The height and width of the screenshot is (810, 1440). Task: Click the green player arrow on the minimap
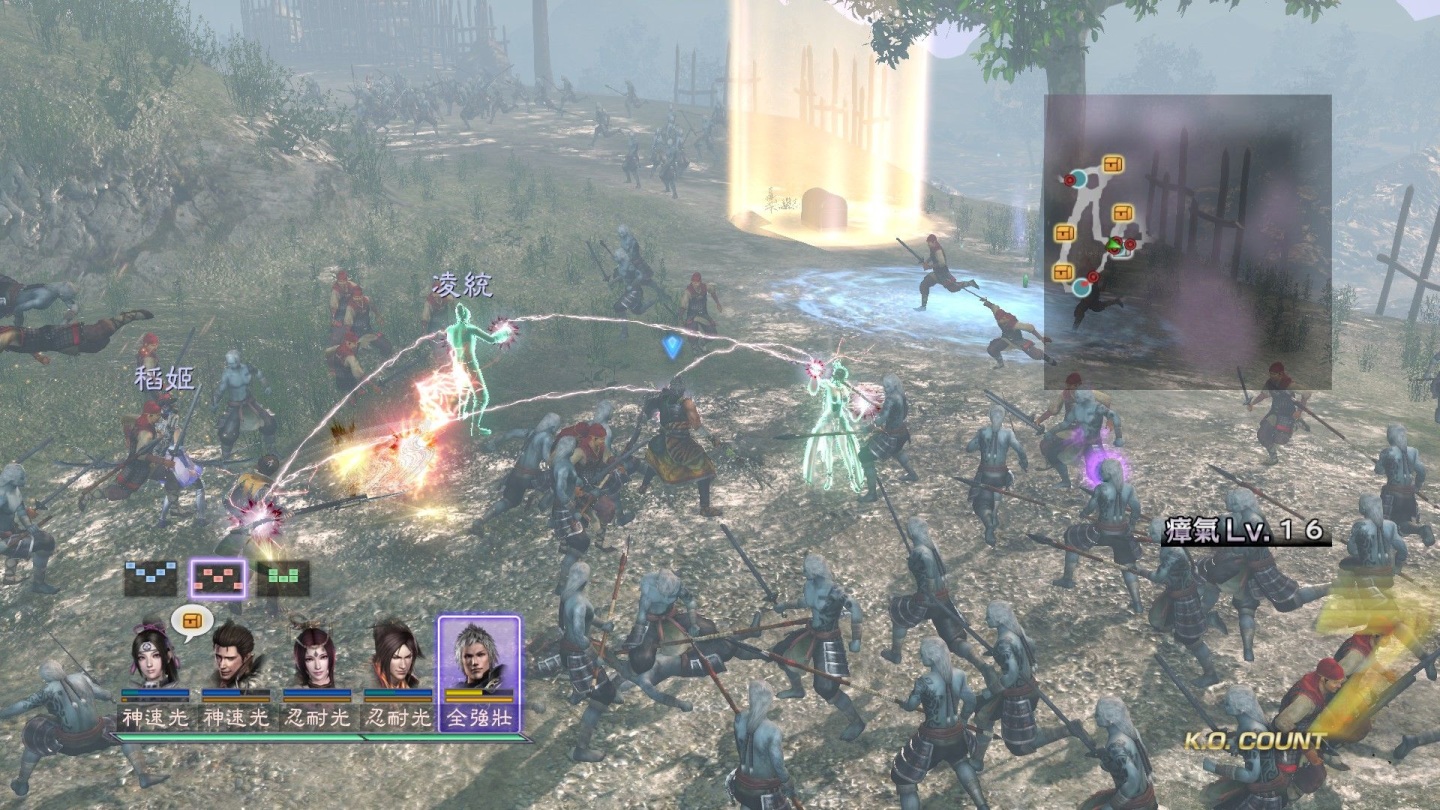1113,244
